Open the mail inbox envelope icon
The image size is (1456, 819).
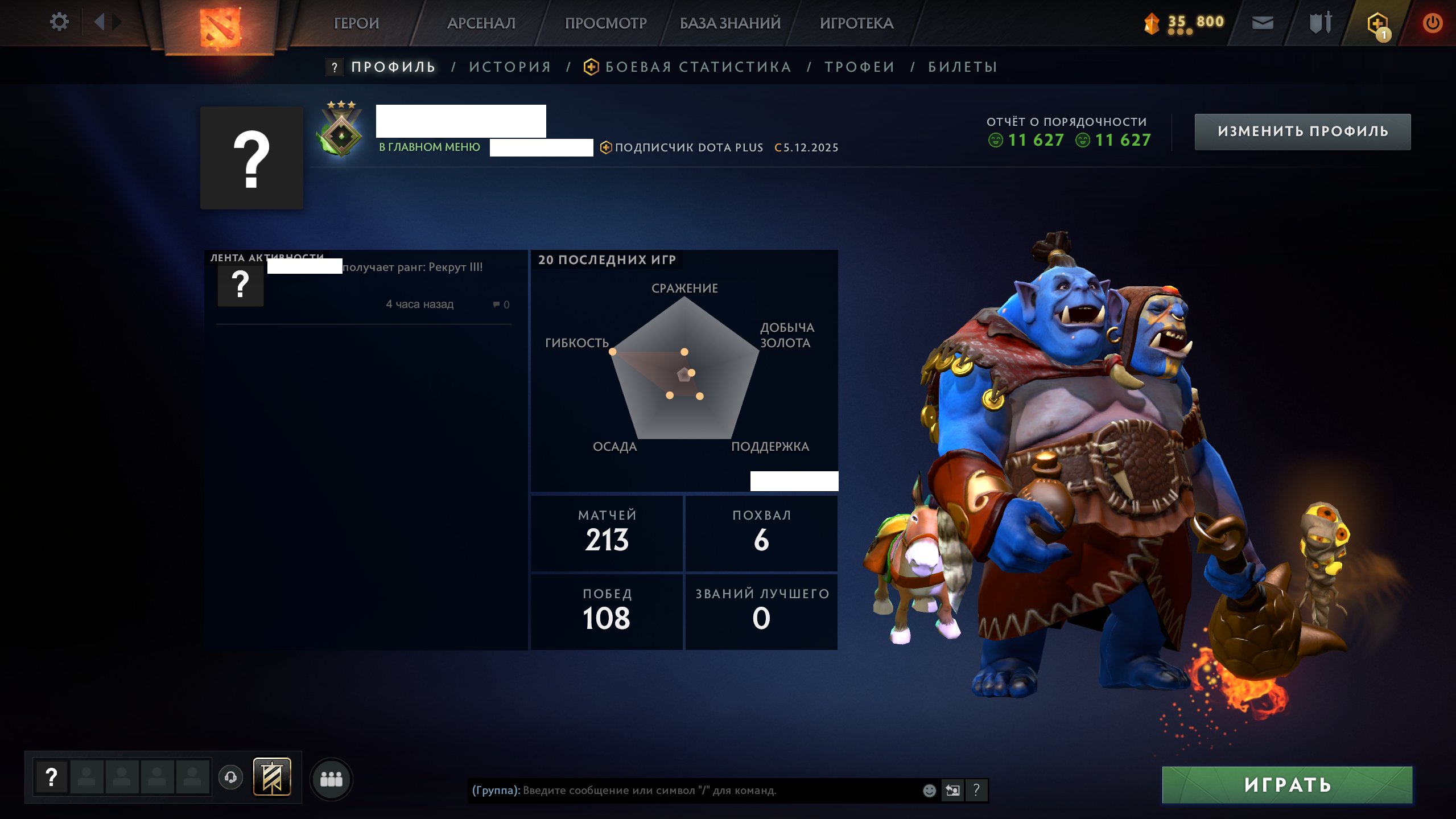pyautogui.click(x=1263, y=23)
